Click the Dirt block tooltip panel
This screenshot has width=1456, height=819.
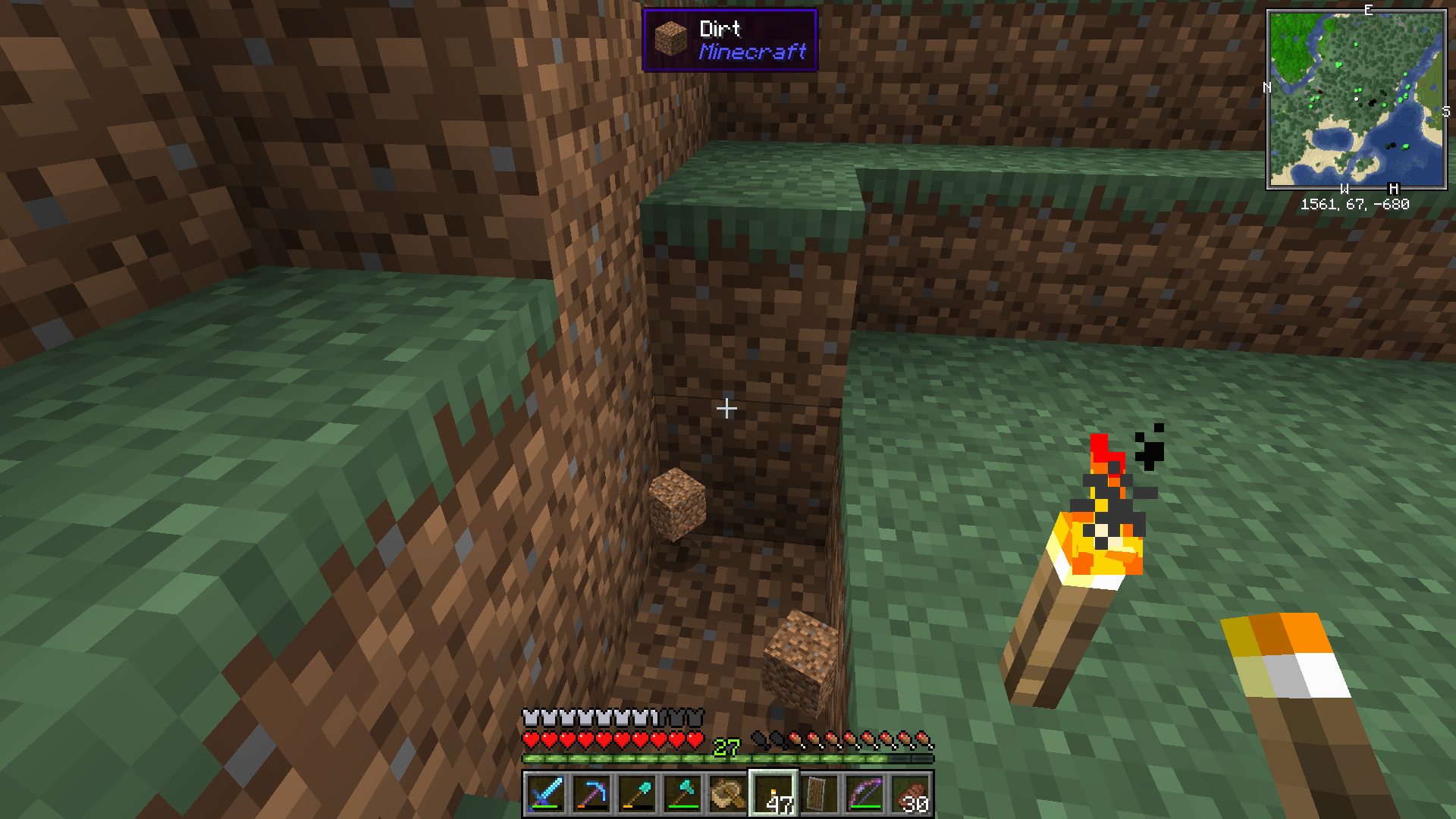730,40
